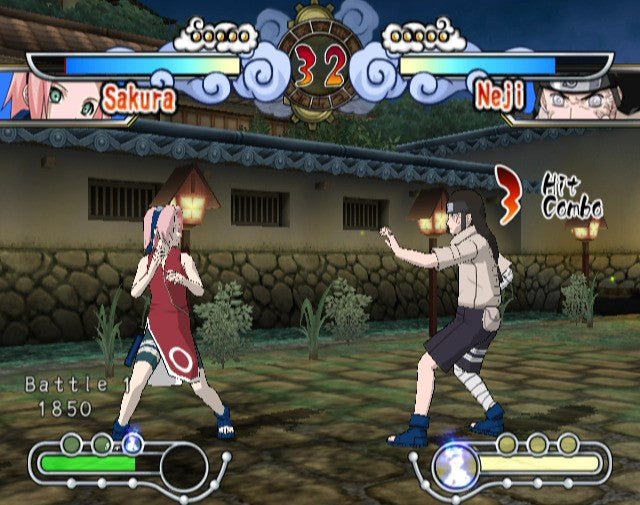640x505 pixels.
Task: Click Neji's character portrait
Action: click(x=584, y=97)
